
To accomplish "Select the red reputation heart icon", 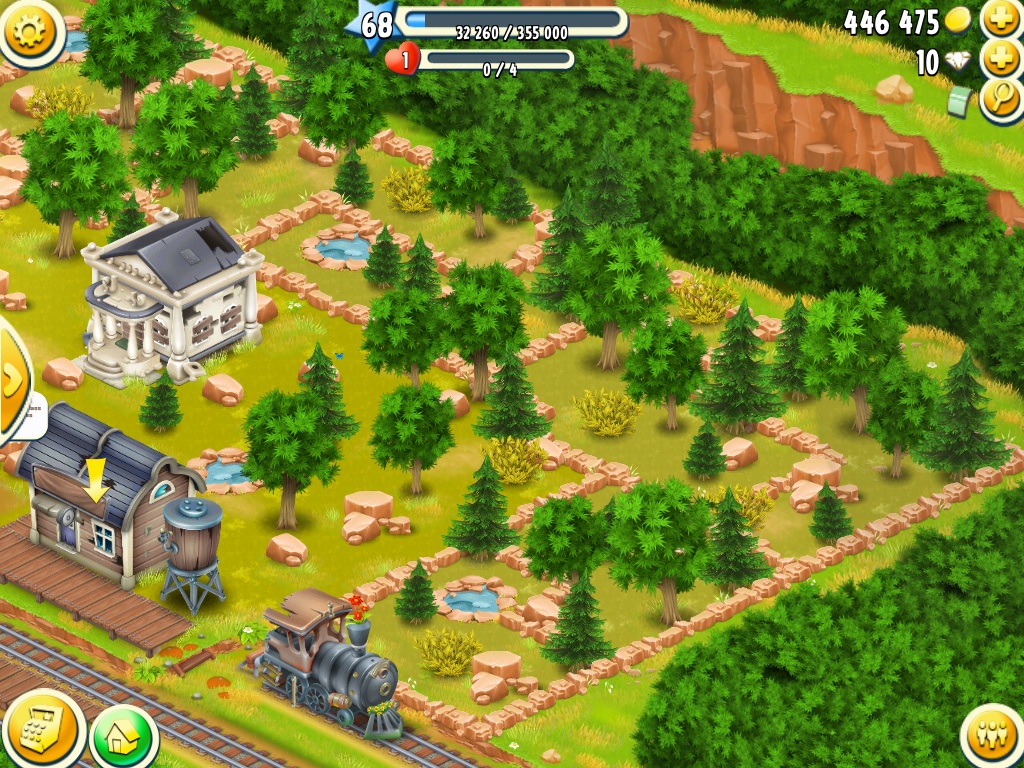I will [x=404, y=60].
